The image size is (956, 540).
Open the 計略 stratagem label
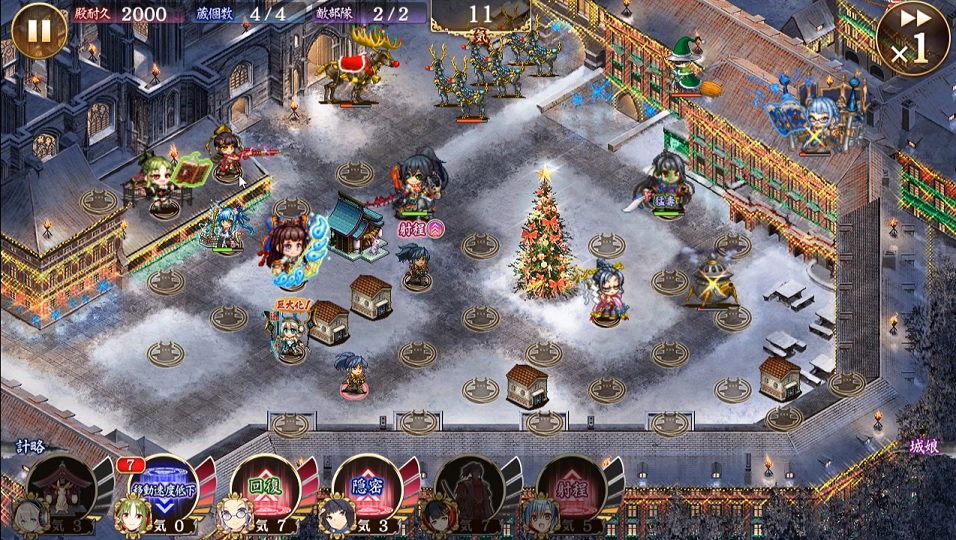coord(30,447)
